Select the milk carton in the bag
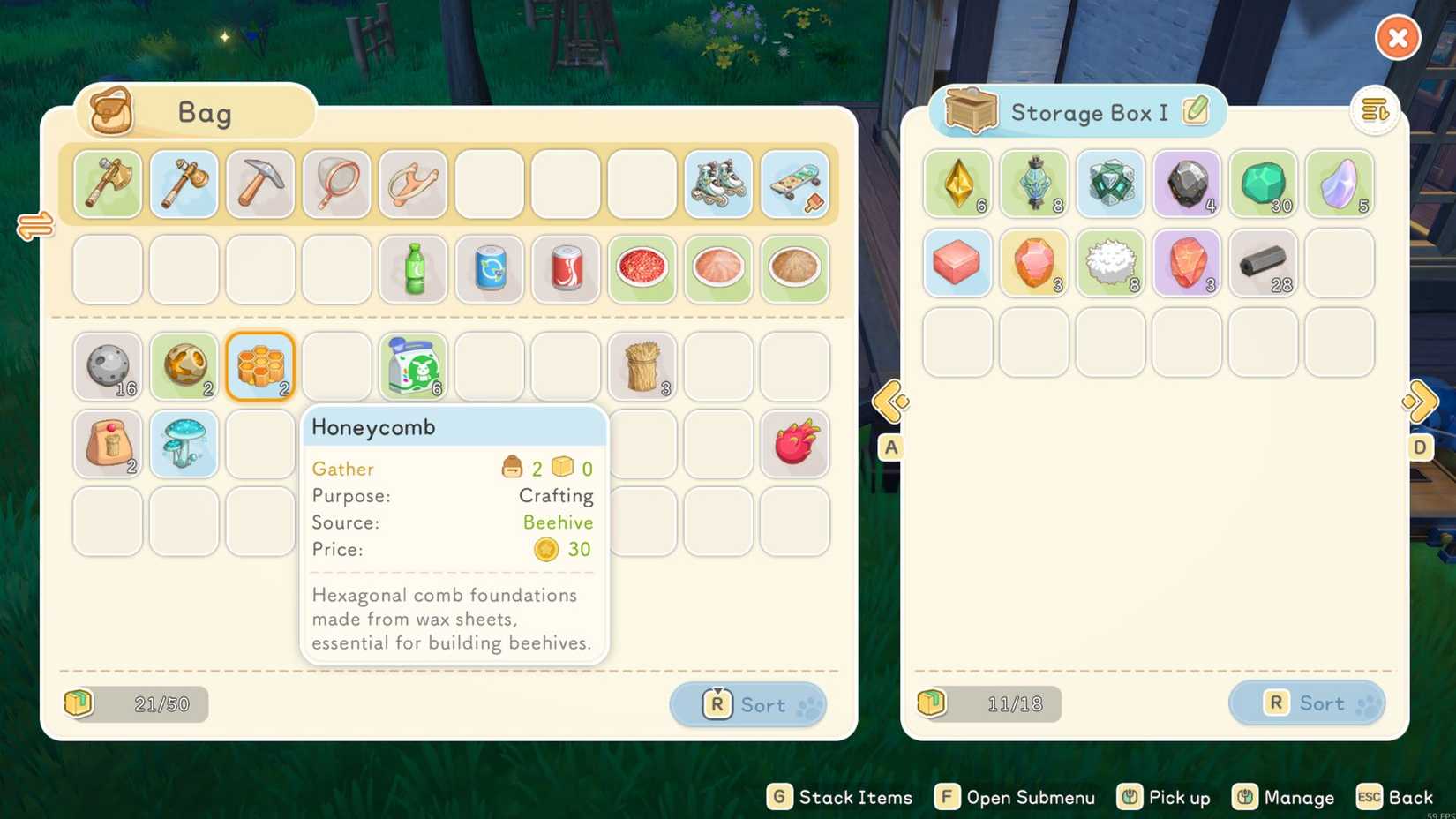 (412, 366)
